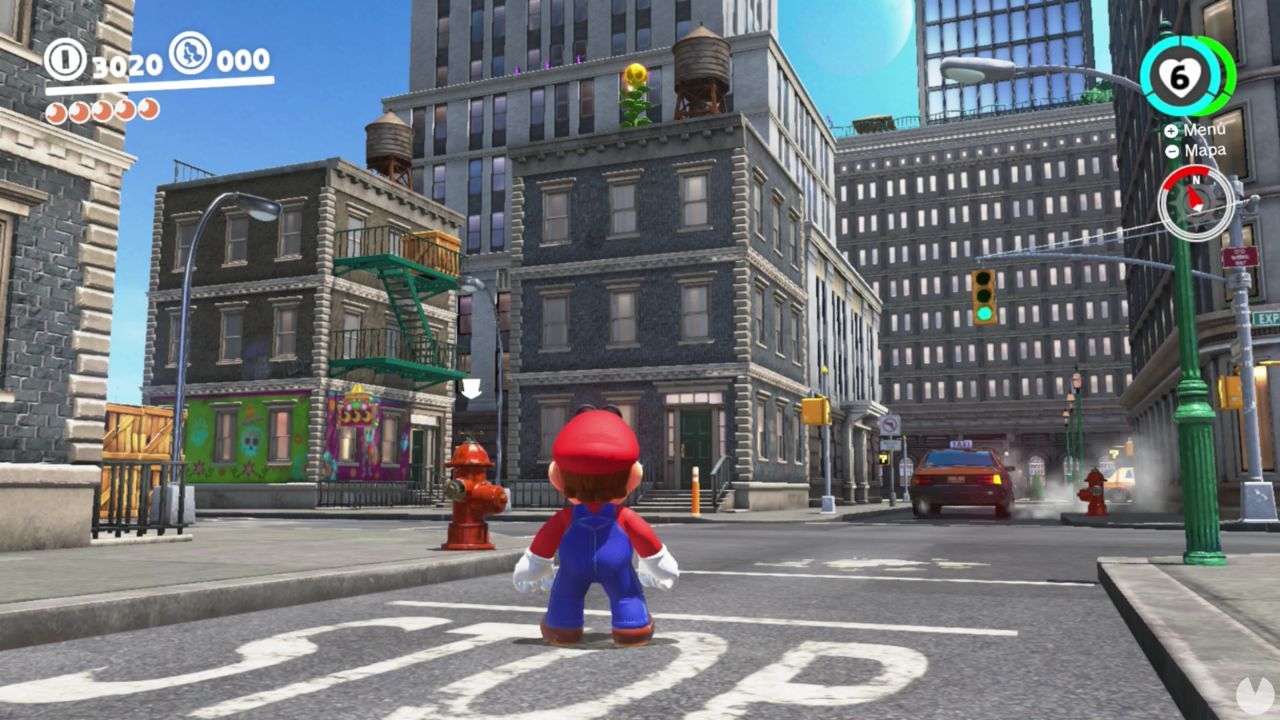Click the purple regional coin icon
1280x720 pixels.
pos(188,57)
